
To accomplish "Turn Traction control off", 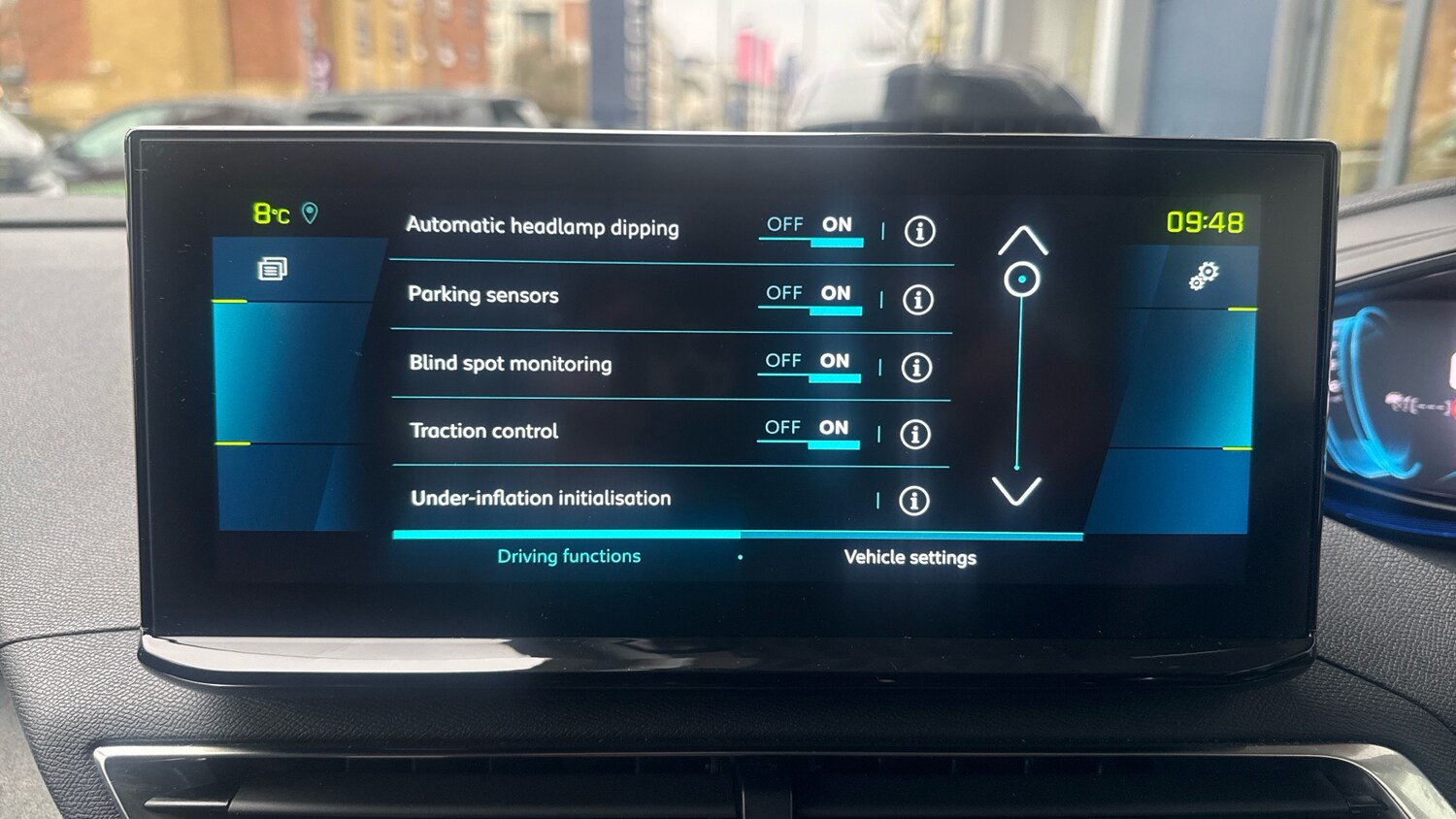I will pos(780,427).
